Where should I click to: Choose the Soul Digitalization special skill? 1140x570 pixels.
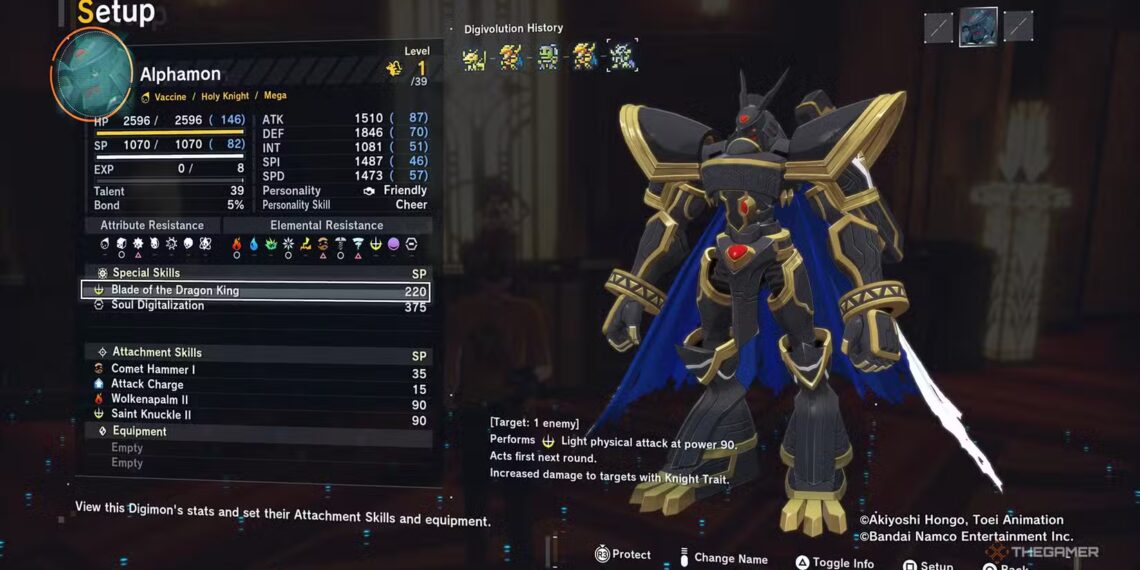(255, 306)
